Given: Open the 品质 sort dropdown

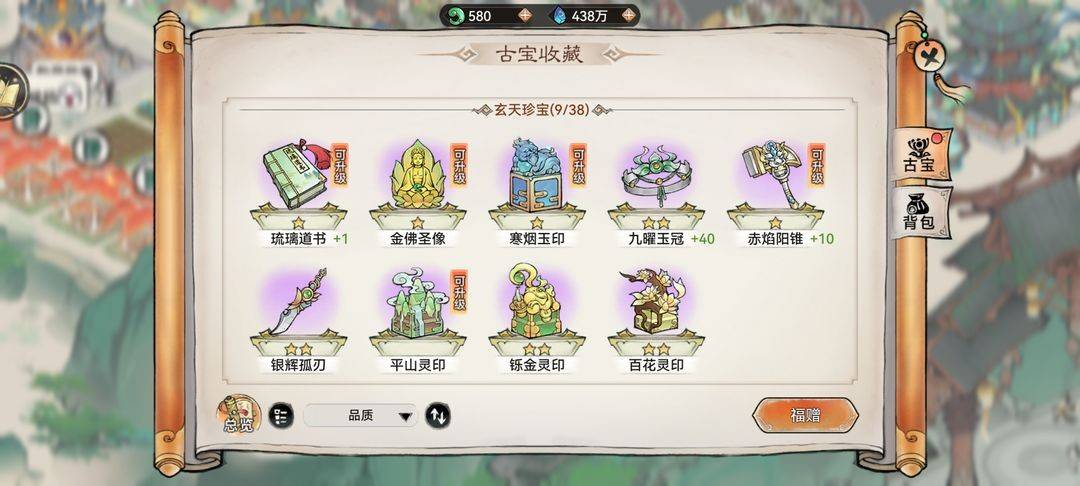Looking at the screenshot, I should click(x=360, y=416).
